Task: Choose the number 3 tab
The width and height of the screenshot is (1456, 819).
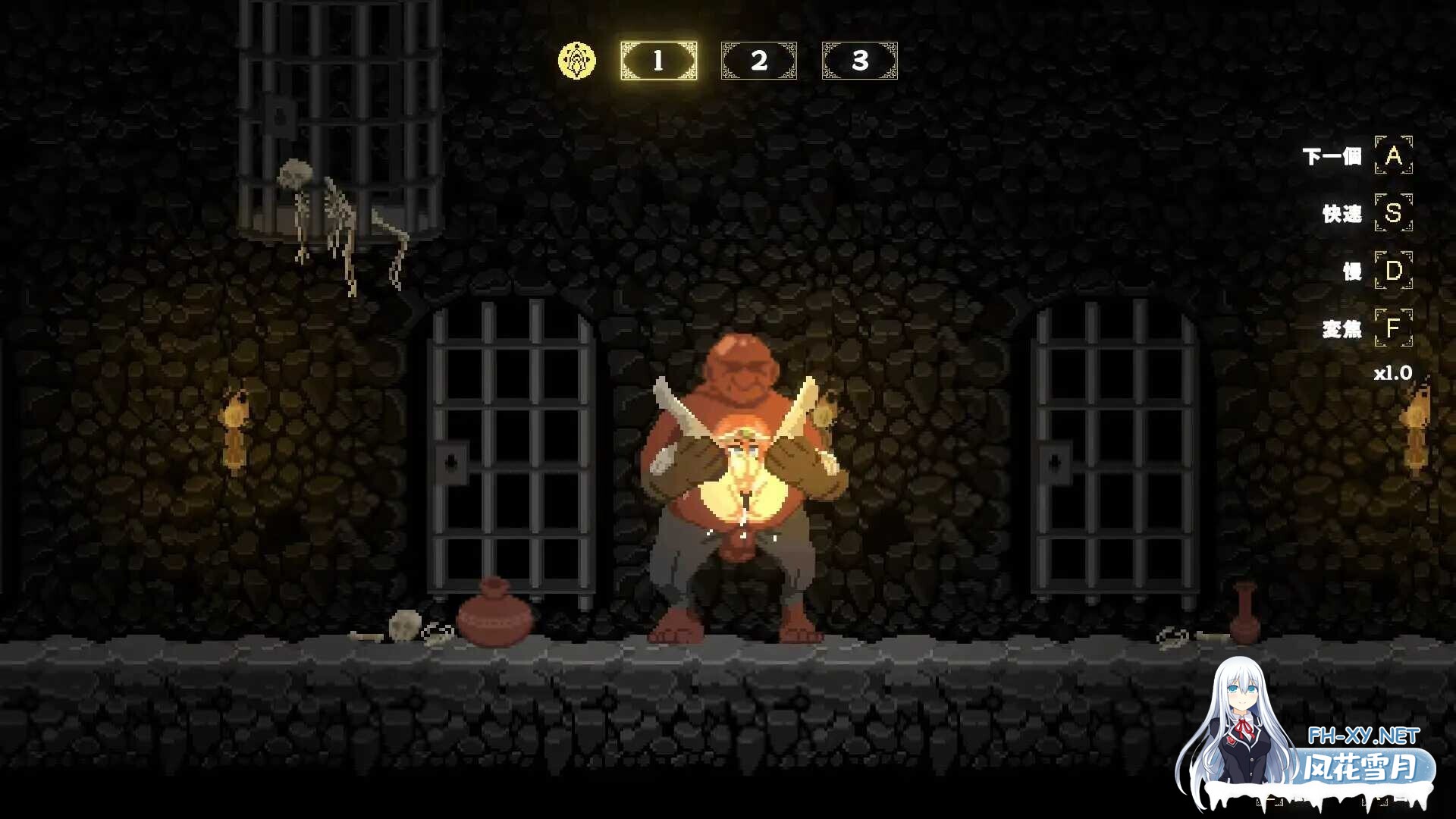Action: pos(859,61)
